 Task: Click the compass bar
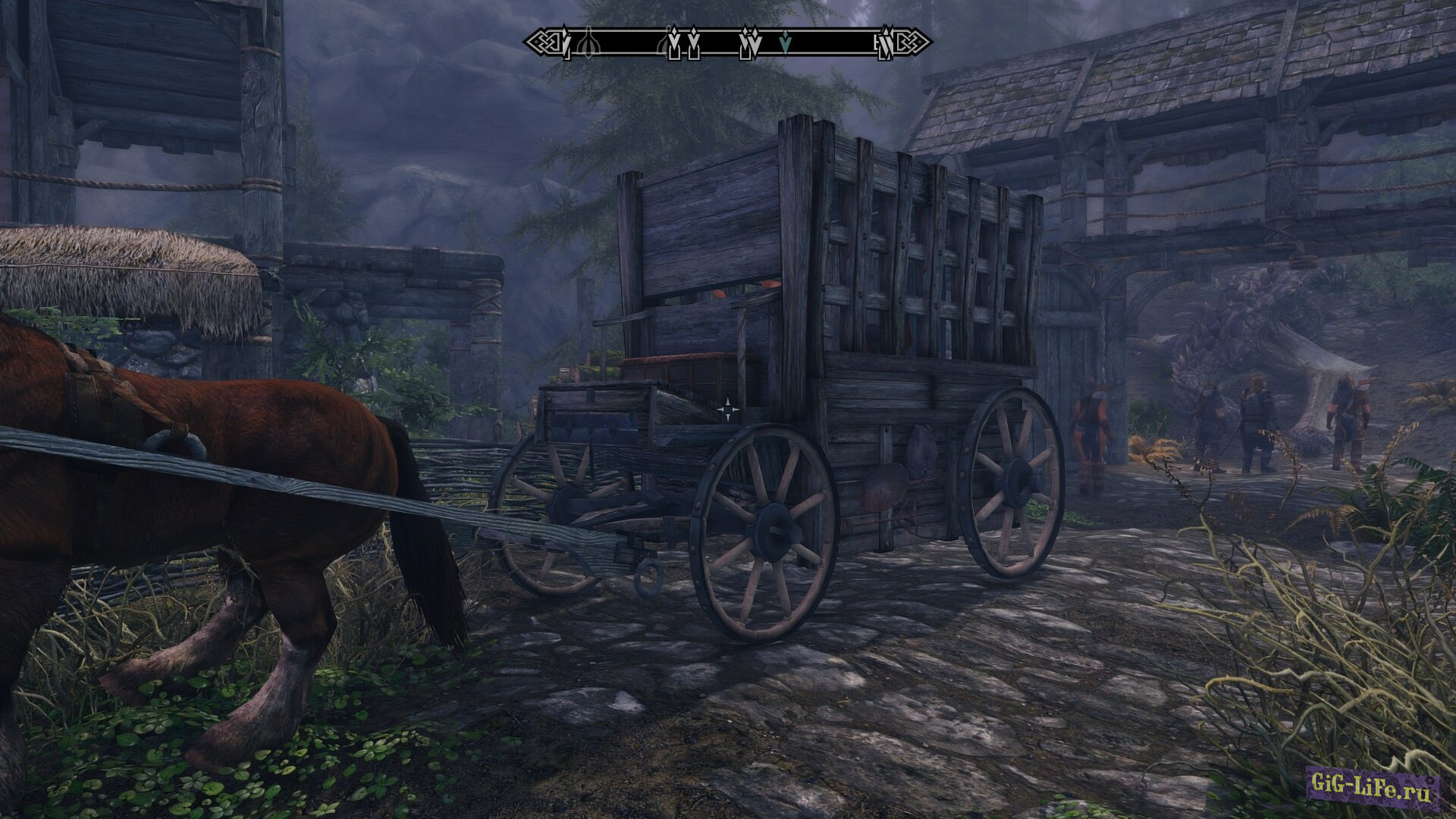point(726,42)
